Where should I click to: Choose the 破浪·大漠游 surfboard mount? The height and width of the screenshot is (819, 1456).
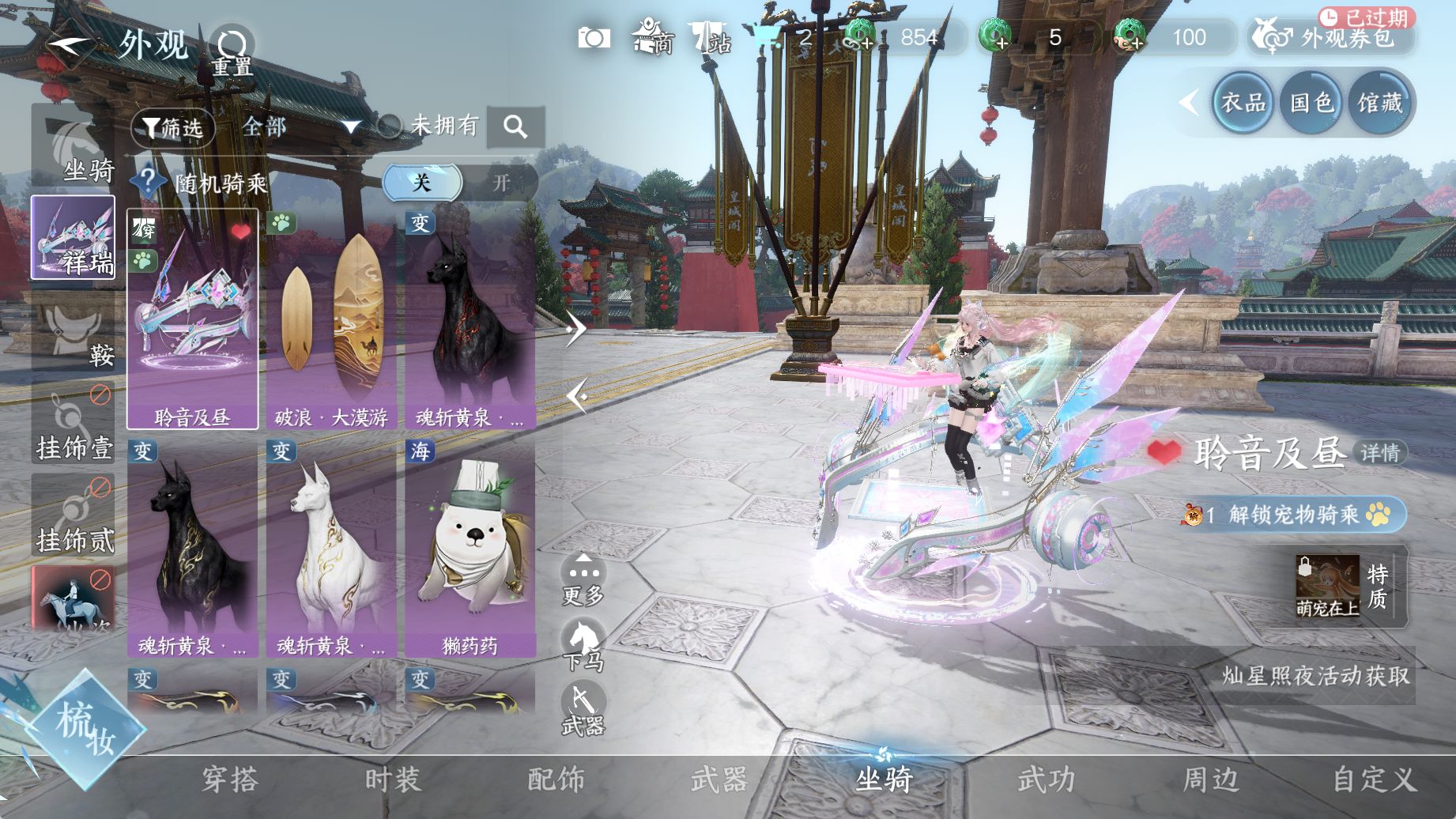point(331,319)
